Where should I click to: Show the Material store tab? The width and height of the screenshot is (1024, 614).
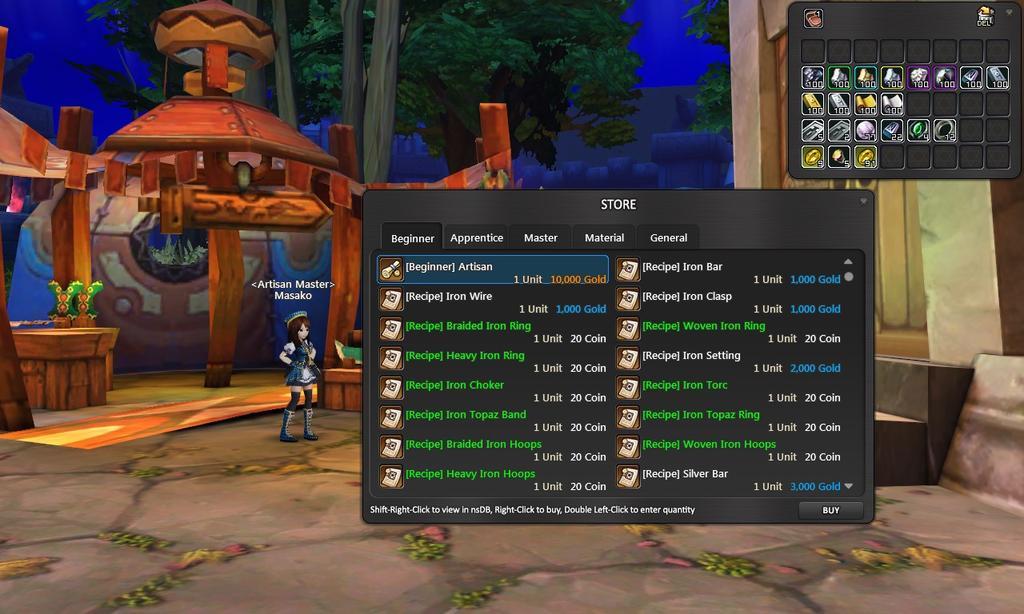tap(604, 238)
